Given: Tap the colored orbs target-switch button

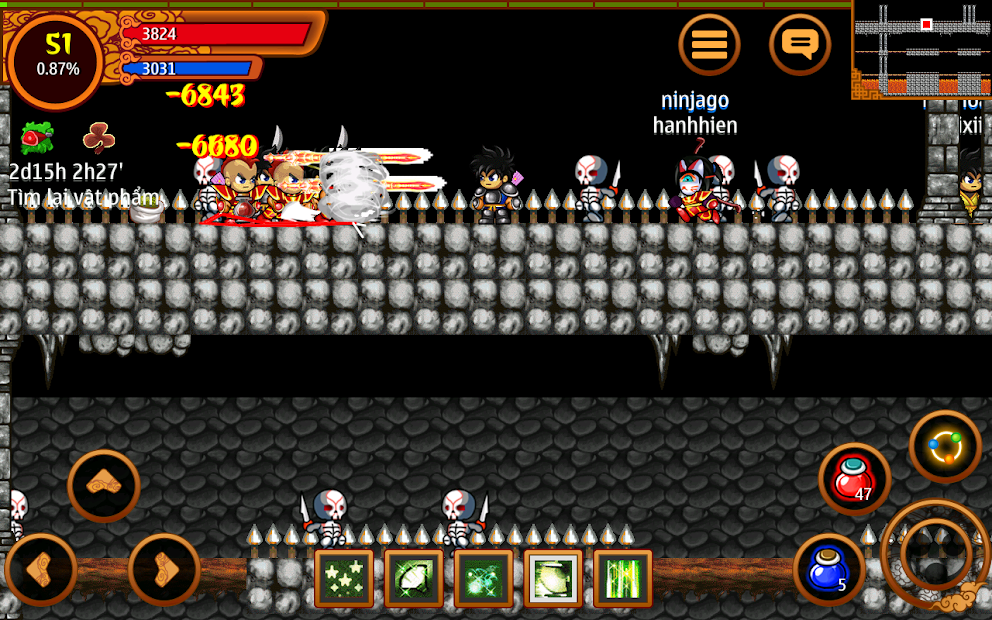Looking at the screenshot, I should click(x=945, y=446).
